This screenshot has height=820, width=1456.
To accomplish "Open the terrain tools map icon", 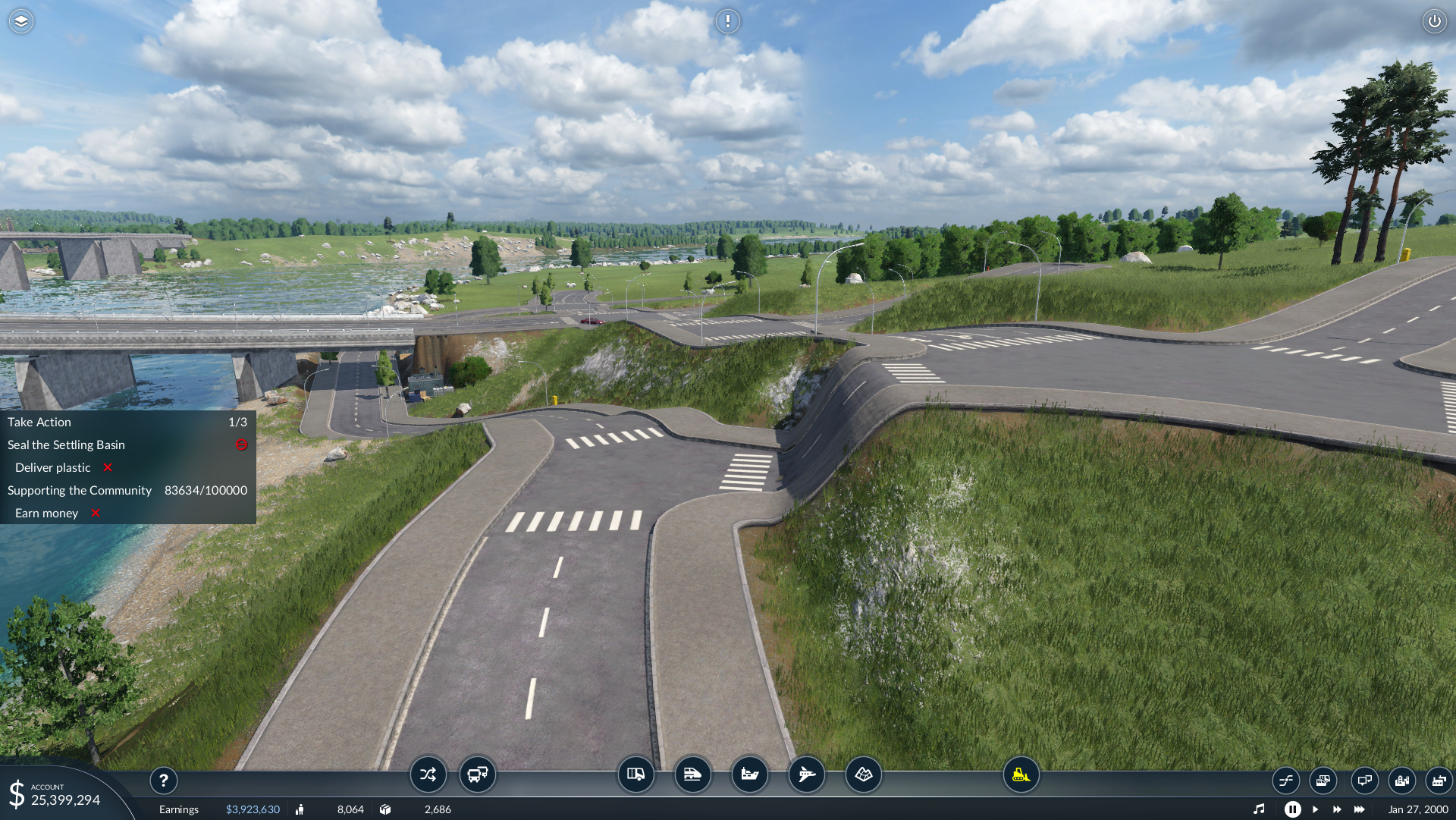I will [863, 774].
